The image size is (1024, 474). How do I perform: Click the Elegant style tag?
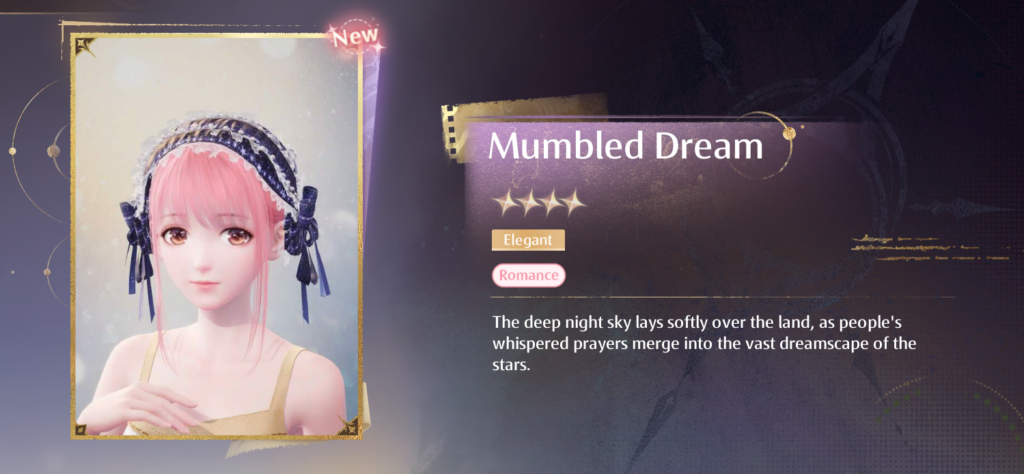point(528,240)
